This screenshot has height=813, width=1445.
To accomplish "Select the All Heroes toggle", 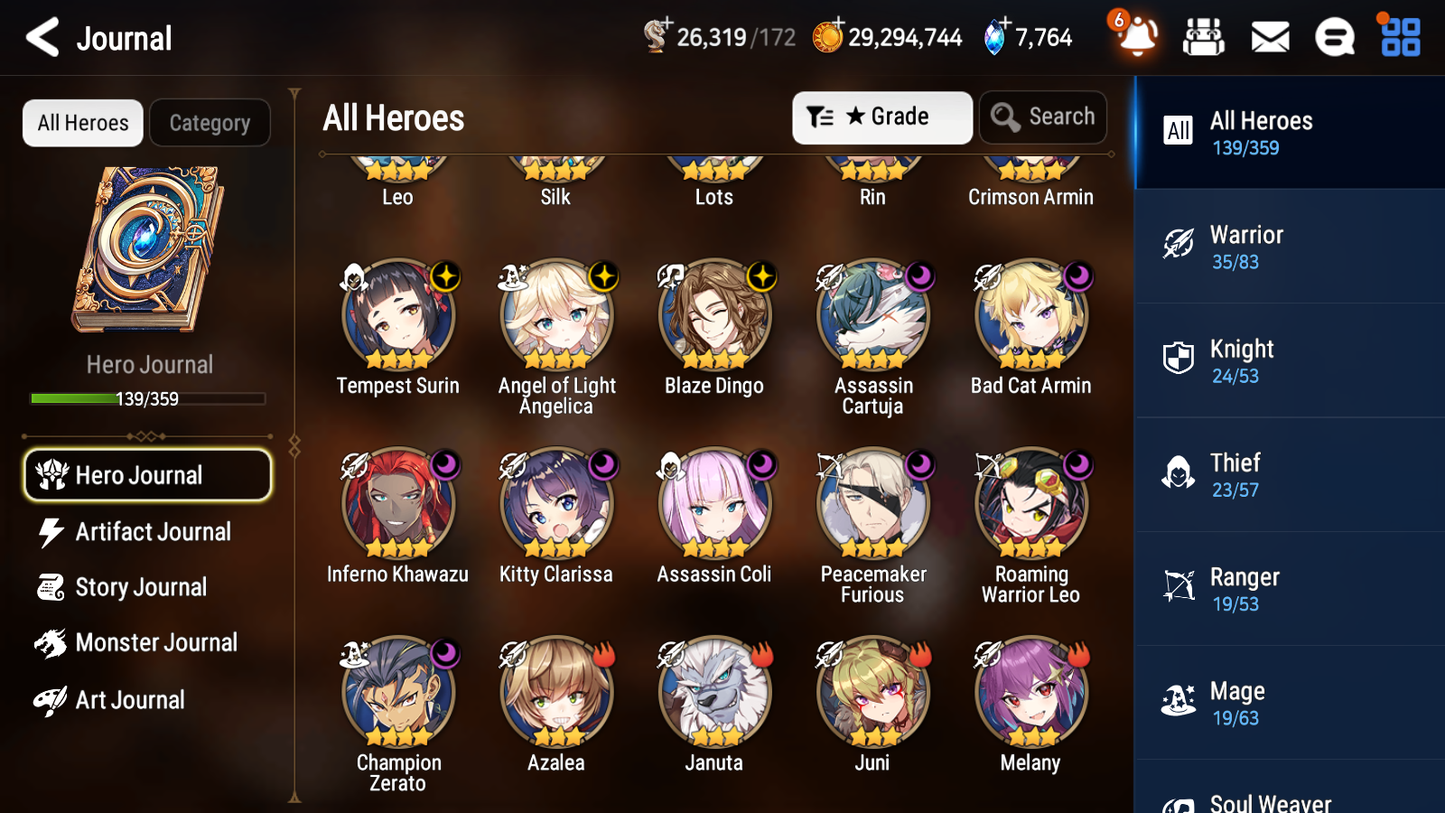I will (x=82, y=122).
